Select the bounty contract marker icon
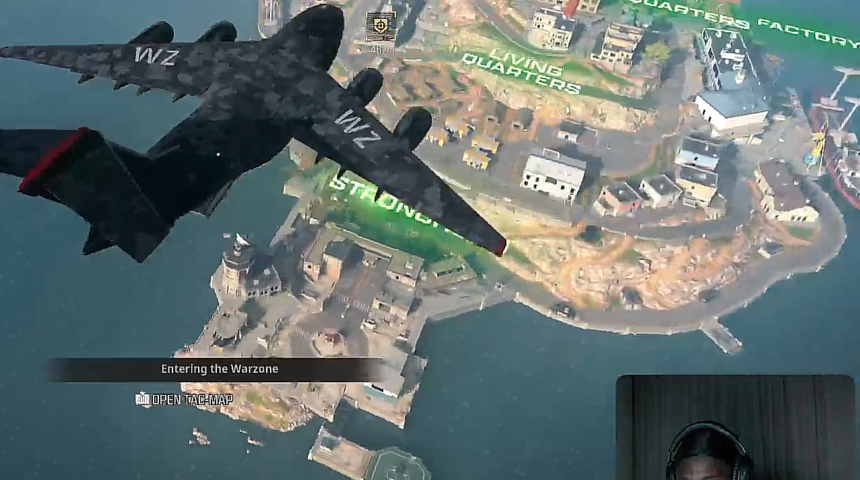The width and height of the screenshot is (860, 480). 381,24
